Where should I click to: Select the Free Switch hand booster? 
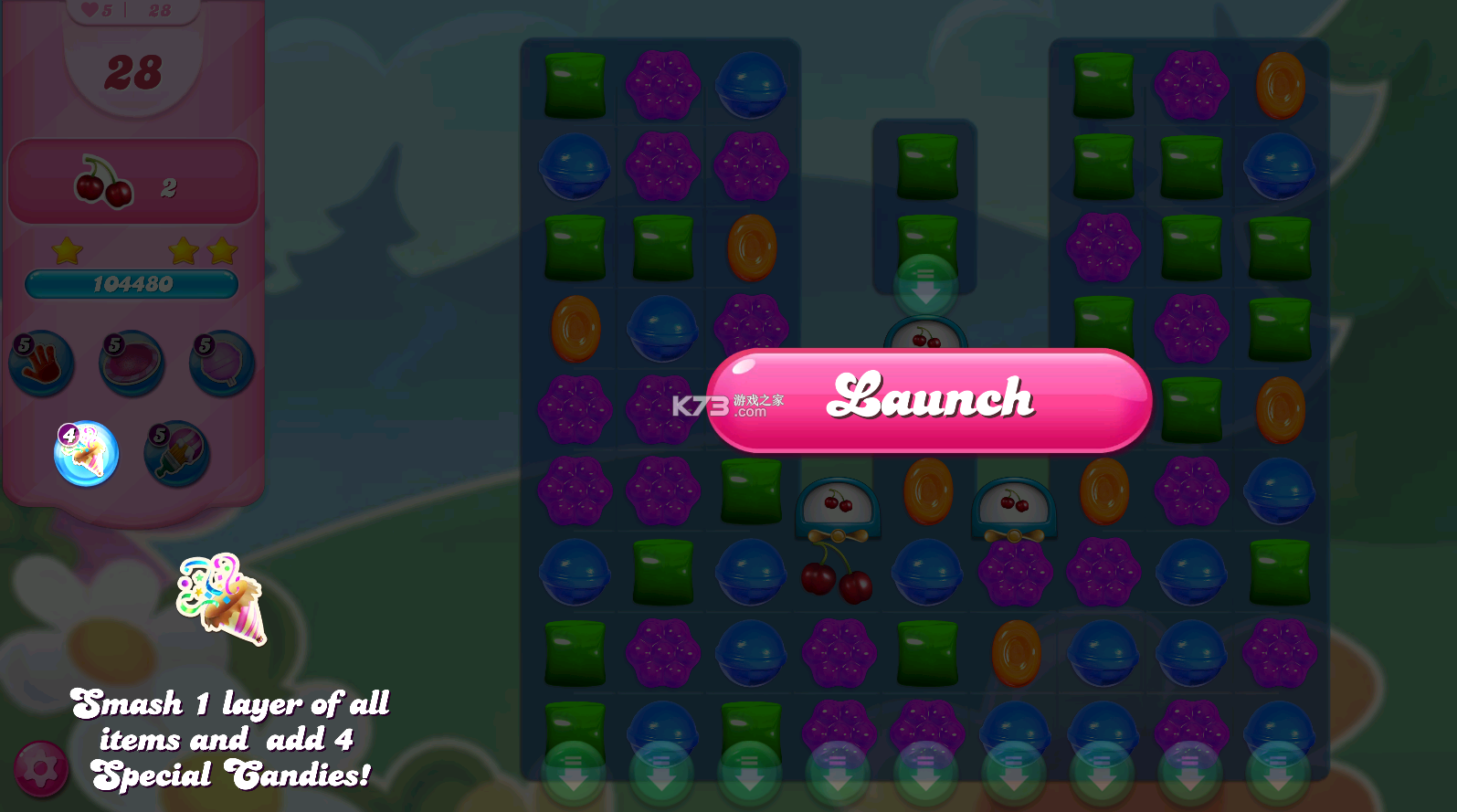pyautogui.click(x=41, y=363)
